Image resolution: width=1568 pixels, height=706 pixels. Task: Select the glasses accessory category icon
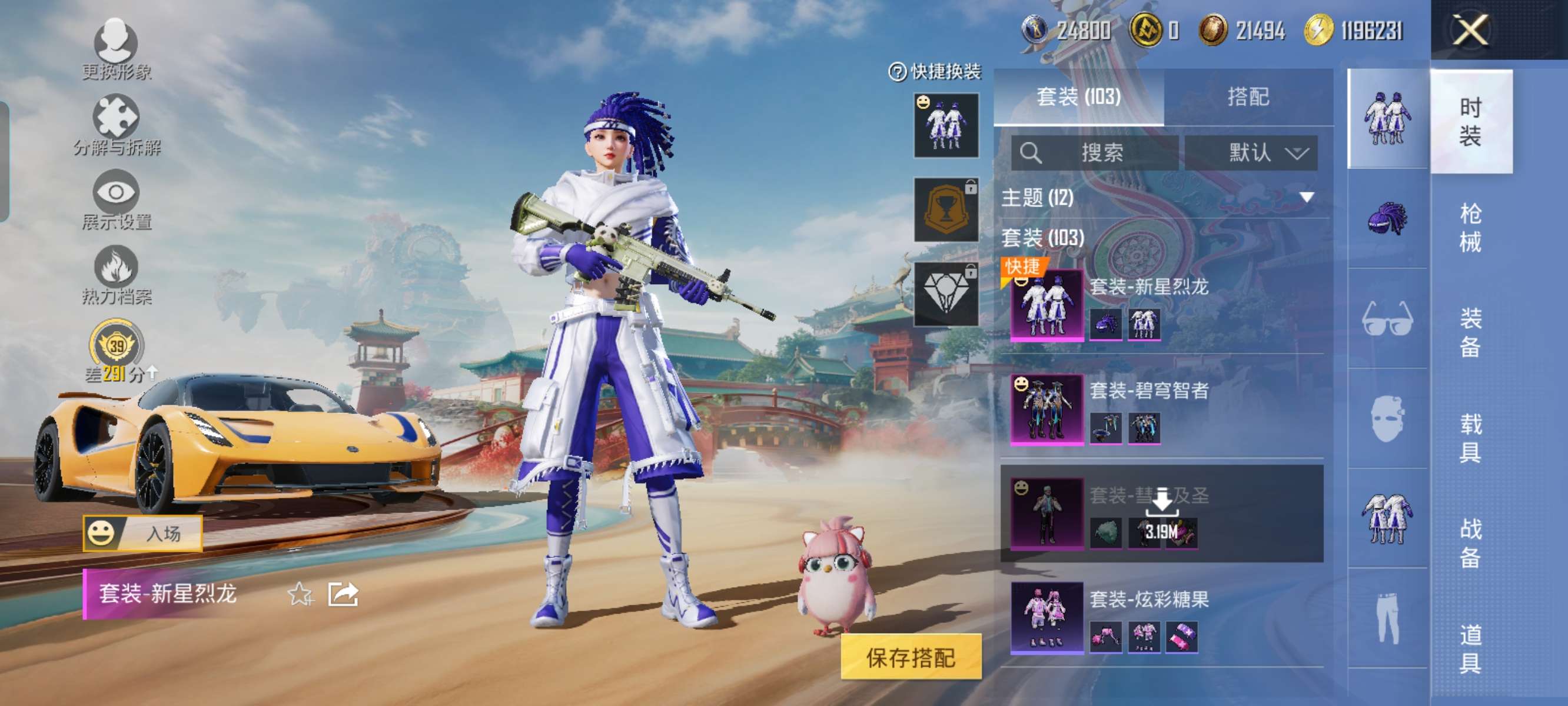pos(1387,318)
